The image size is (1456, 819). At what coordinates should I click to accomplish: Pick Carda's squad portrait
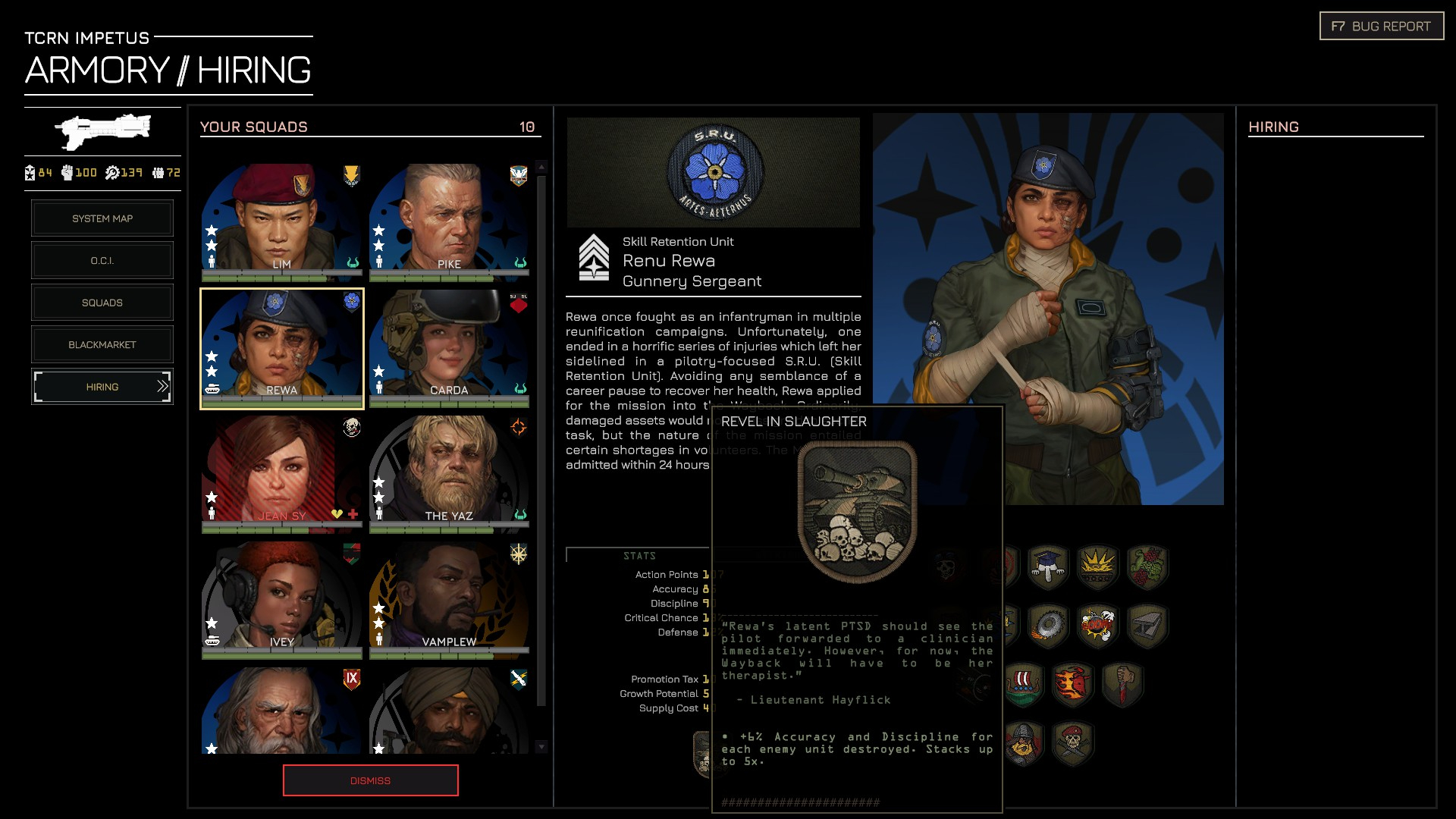(x=449, y=347)
